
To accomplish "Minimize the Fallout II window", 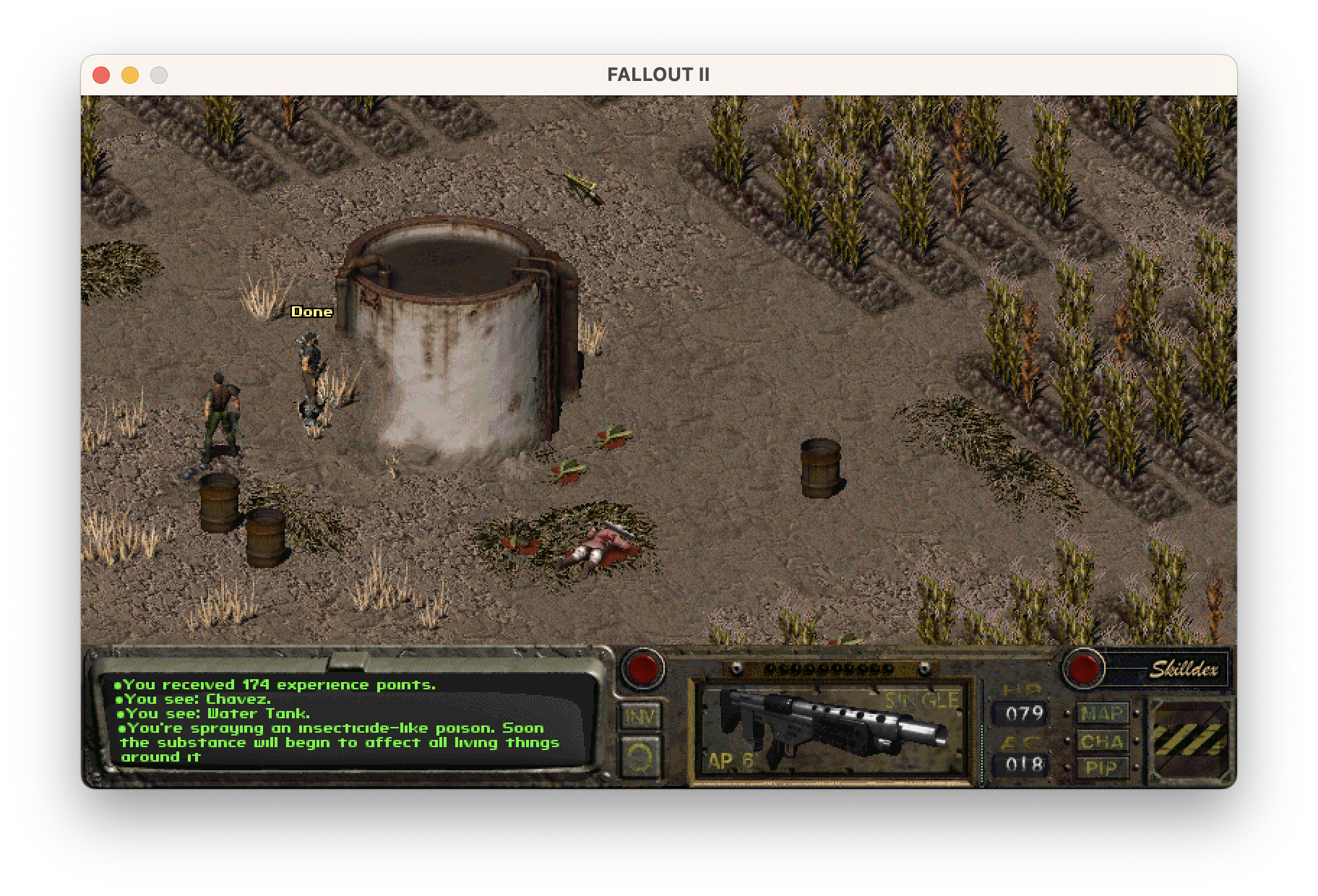I will coord(130,75).
